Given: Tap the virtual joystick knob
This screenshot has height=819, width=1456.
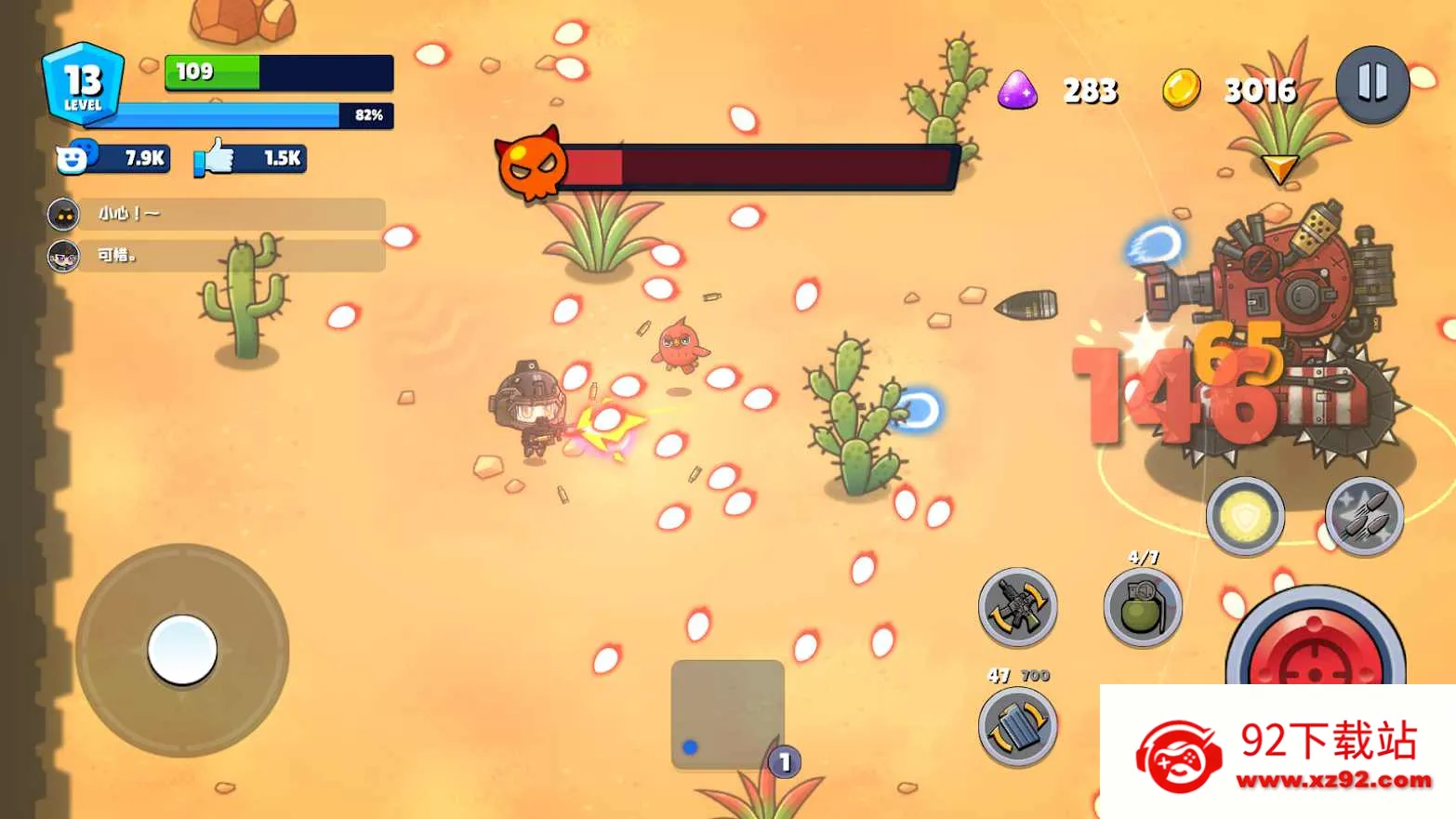Looking at the screenshot, I should coord(182,650).
